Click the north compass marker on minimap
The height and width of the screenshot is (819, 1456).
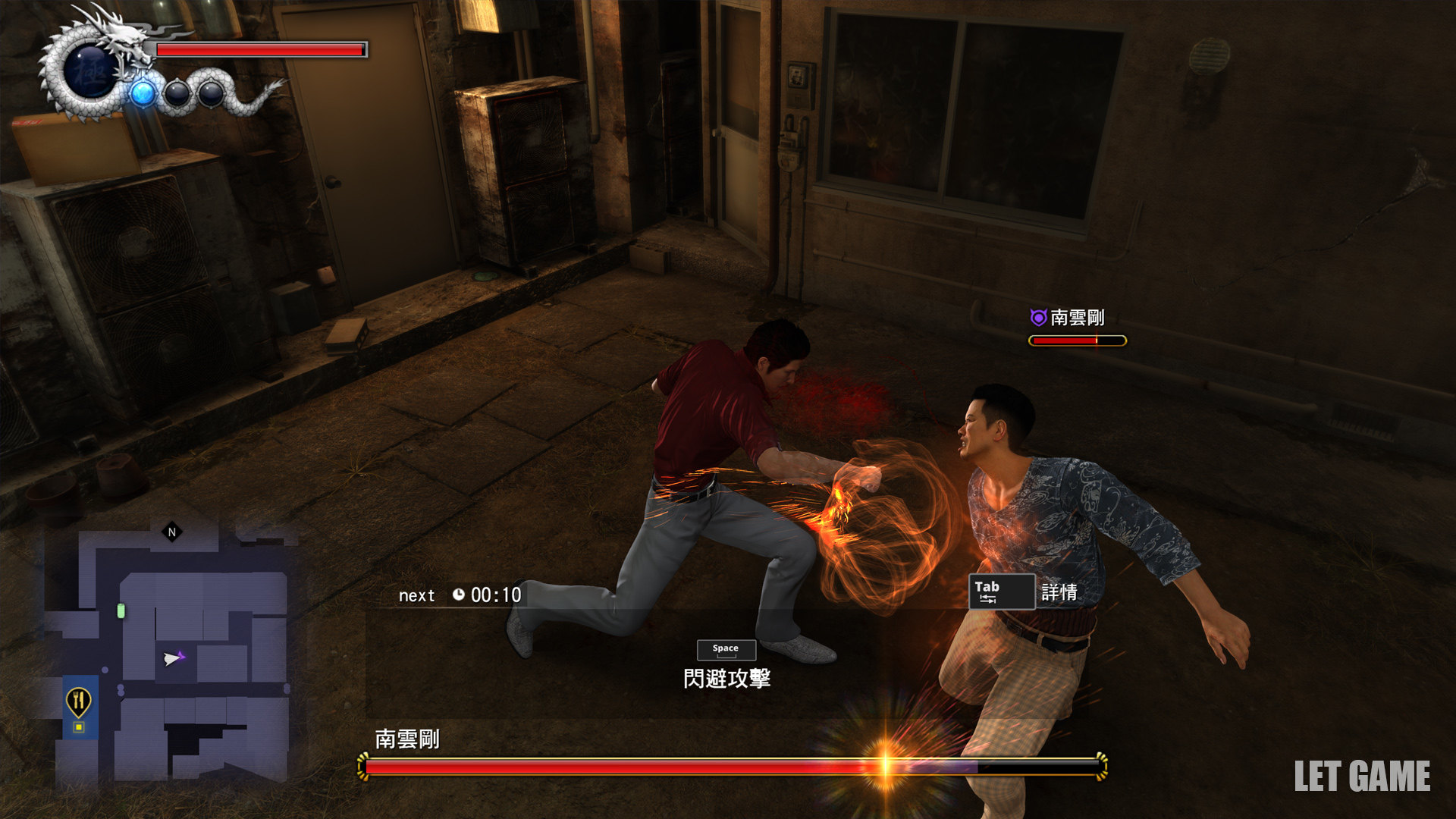pos(172,532)
